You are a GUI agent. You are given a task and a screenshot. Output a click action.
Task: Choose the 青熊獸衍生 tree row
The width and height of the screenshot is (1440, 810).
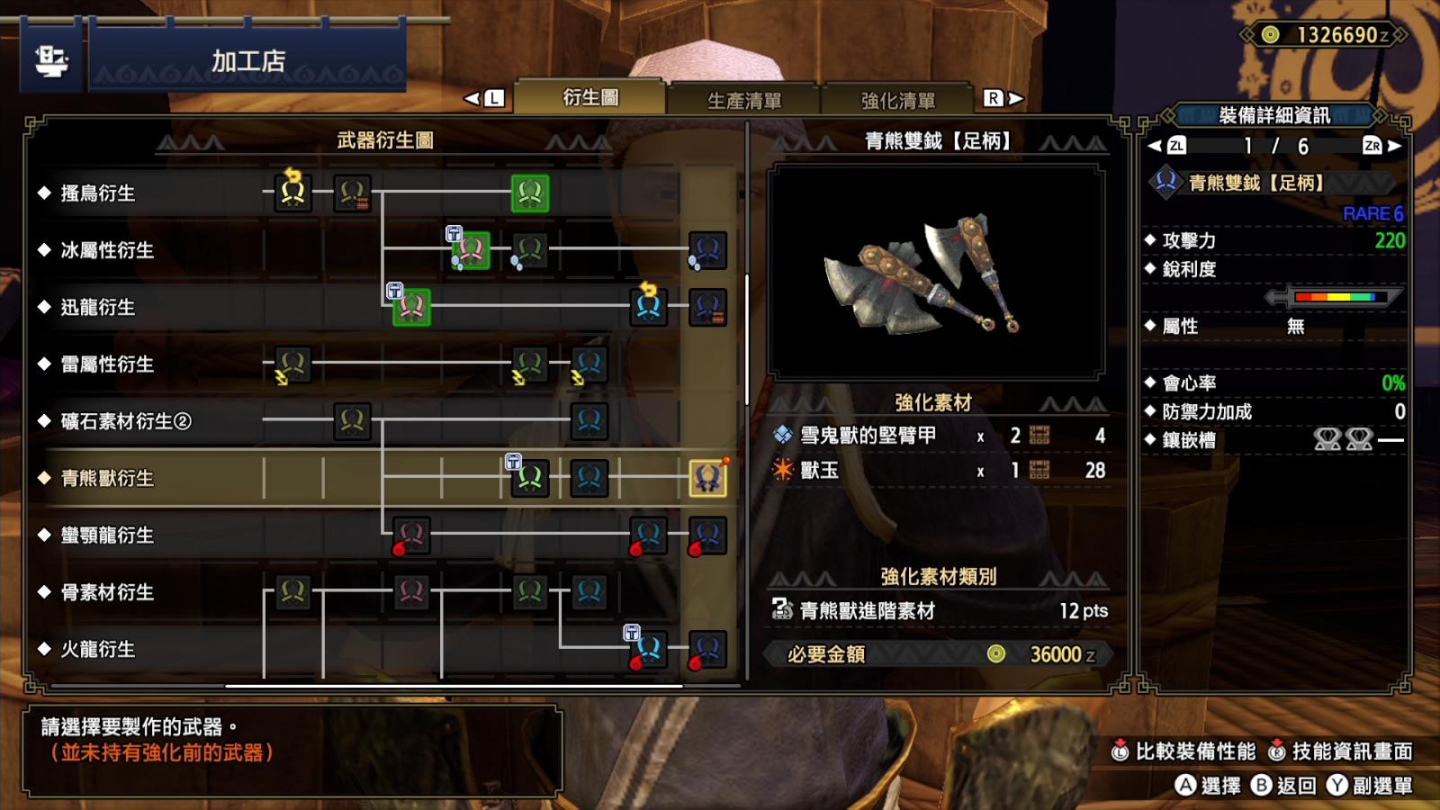coord(107,479)
